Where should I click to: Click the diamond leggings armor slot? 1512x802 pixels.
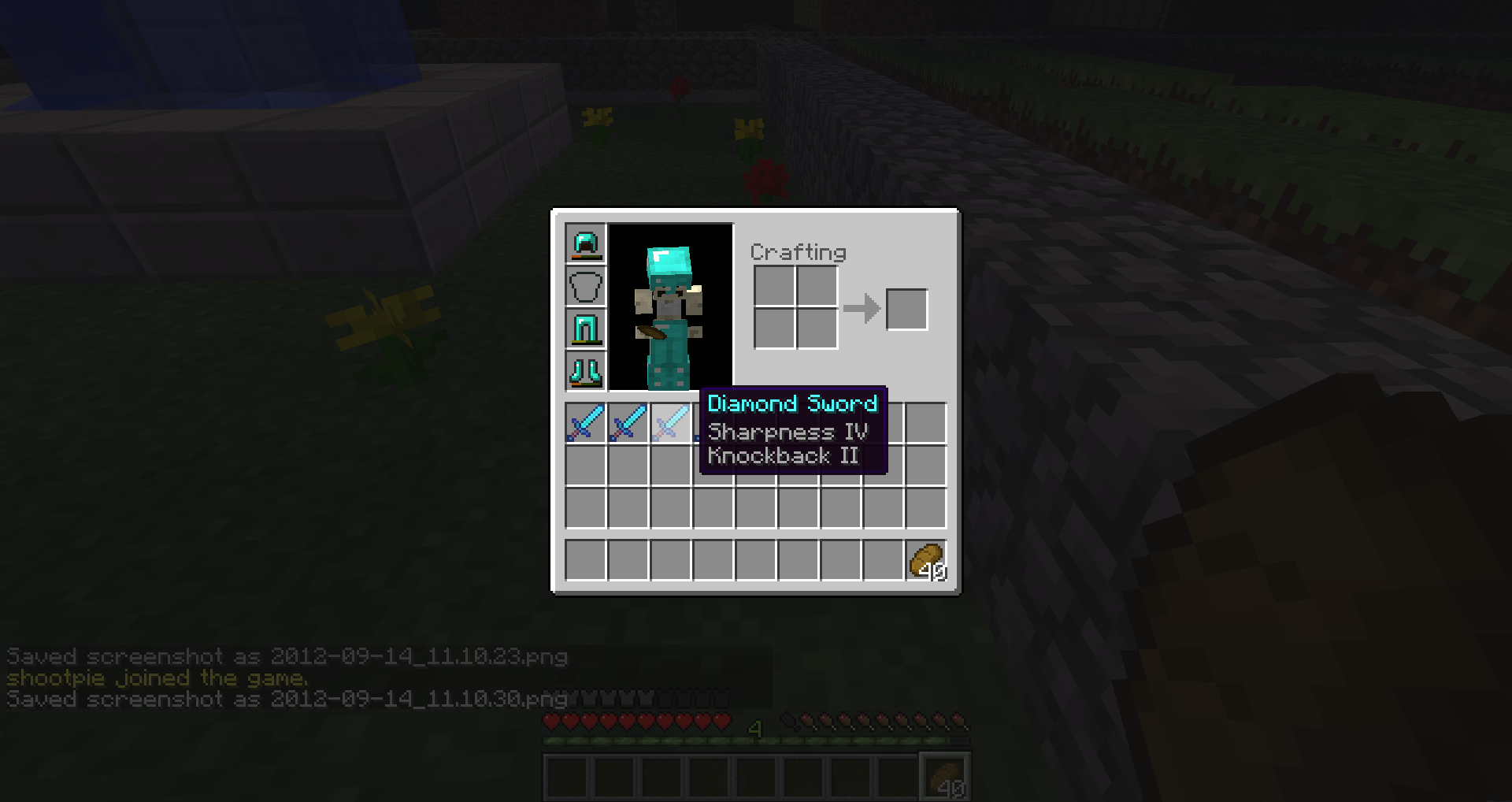coord(584,329)
